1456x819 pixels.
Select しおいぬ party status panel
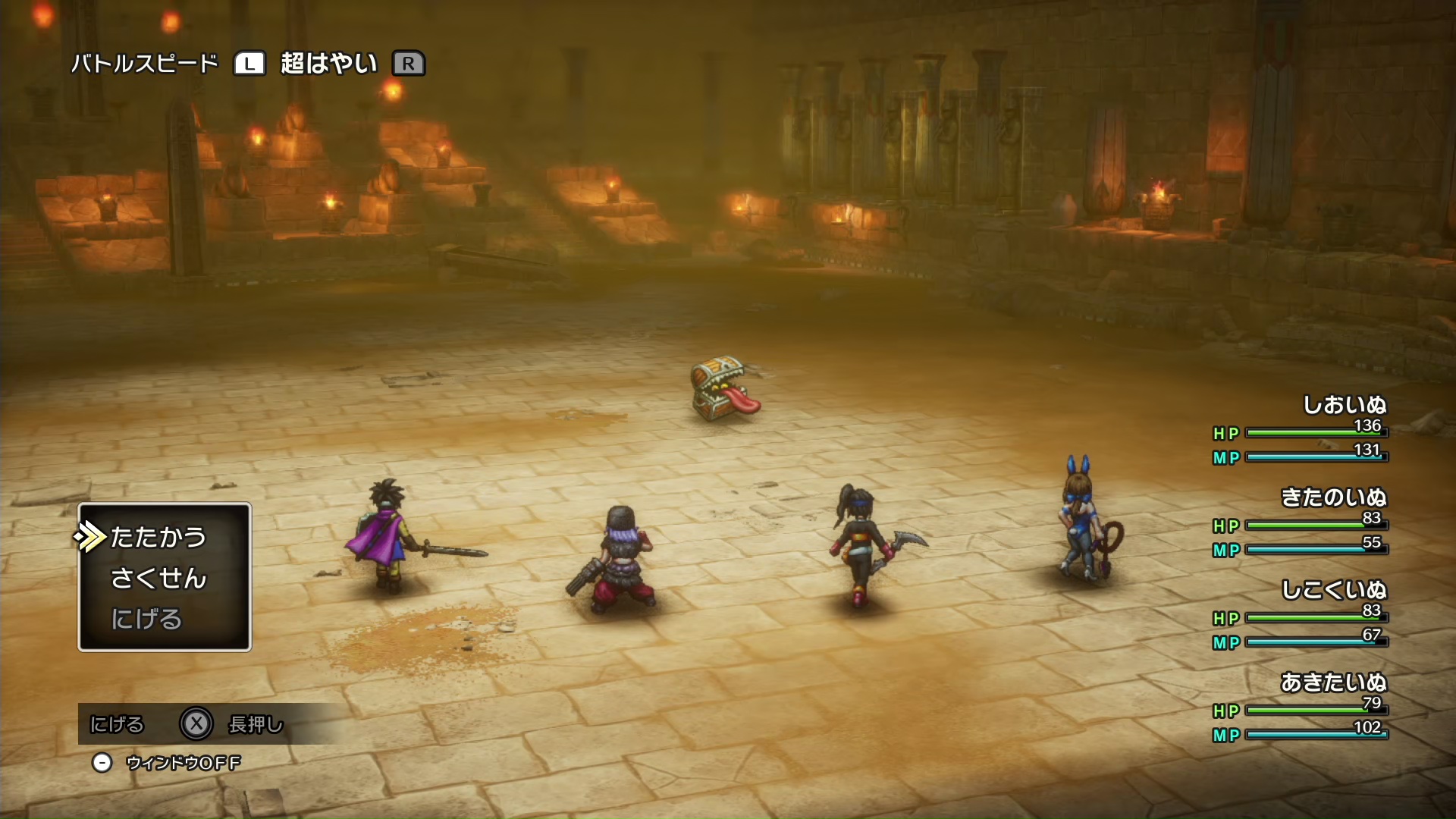click(1300, 429)
